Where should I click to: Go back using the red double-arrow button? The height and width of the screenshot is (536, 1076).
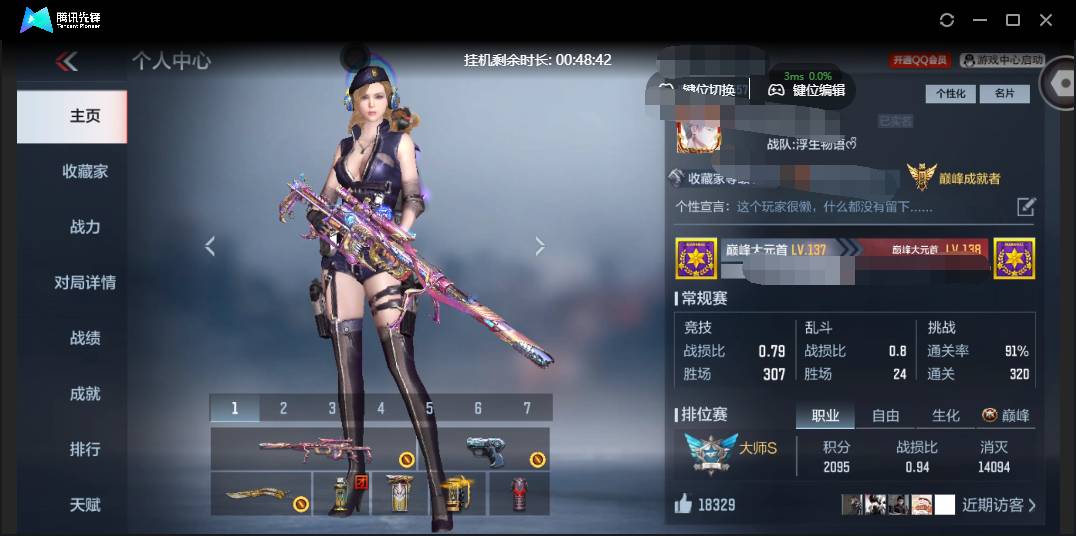coord(67,62)
